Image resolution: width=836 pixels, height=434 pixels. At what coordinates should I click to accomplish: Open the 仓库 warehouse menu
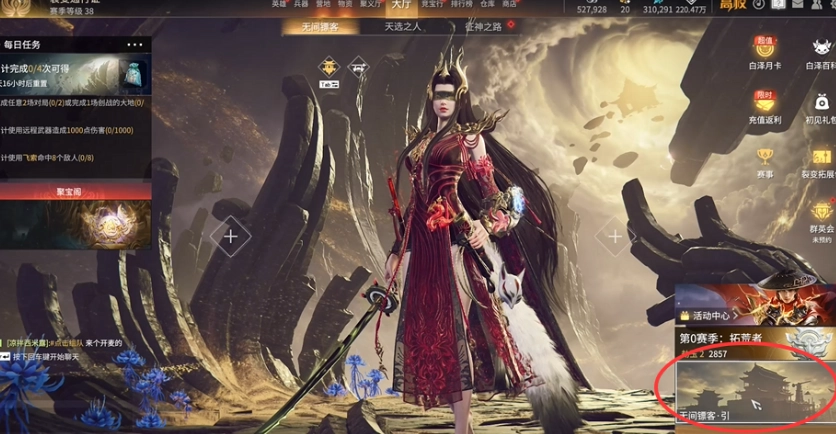tap(487, 4)
